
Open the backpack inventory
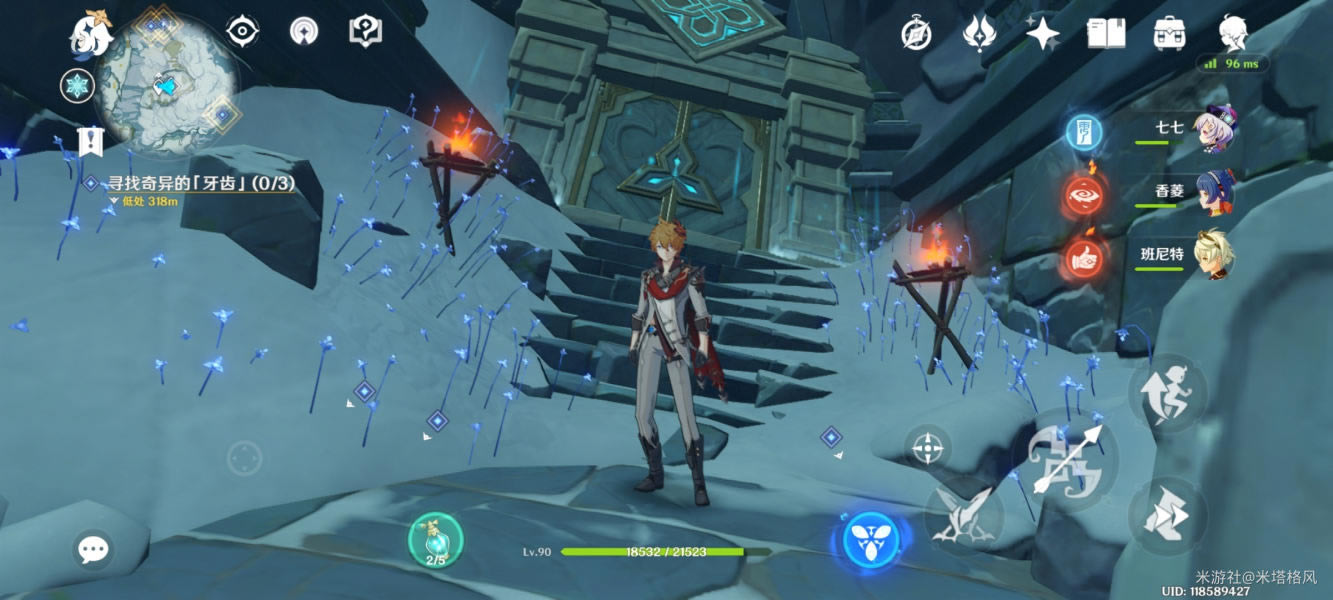(1168, 34)
